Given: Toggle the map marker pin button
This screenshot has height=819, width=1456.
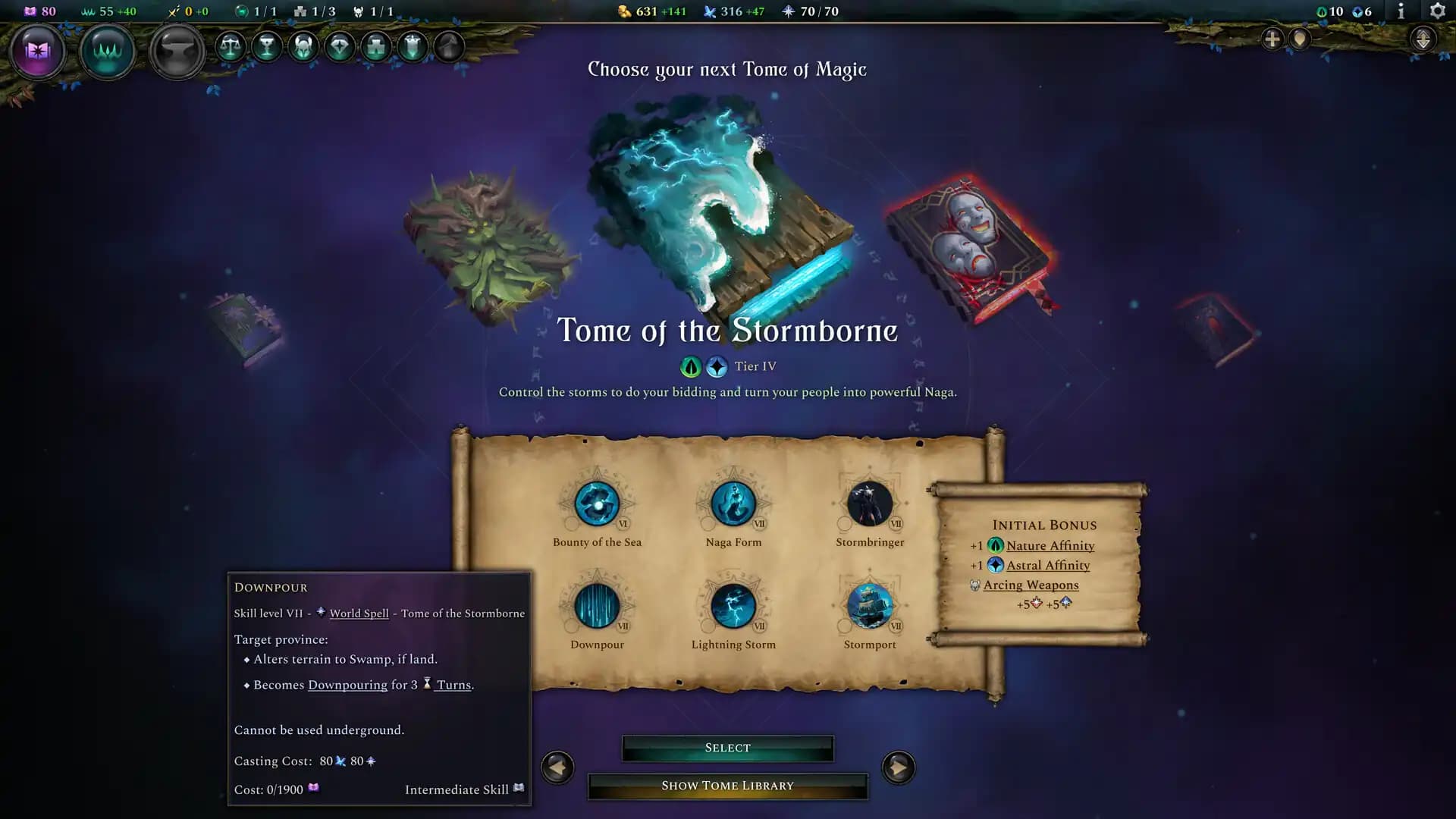Looking at the screenshot, I should click(1301, 39).
